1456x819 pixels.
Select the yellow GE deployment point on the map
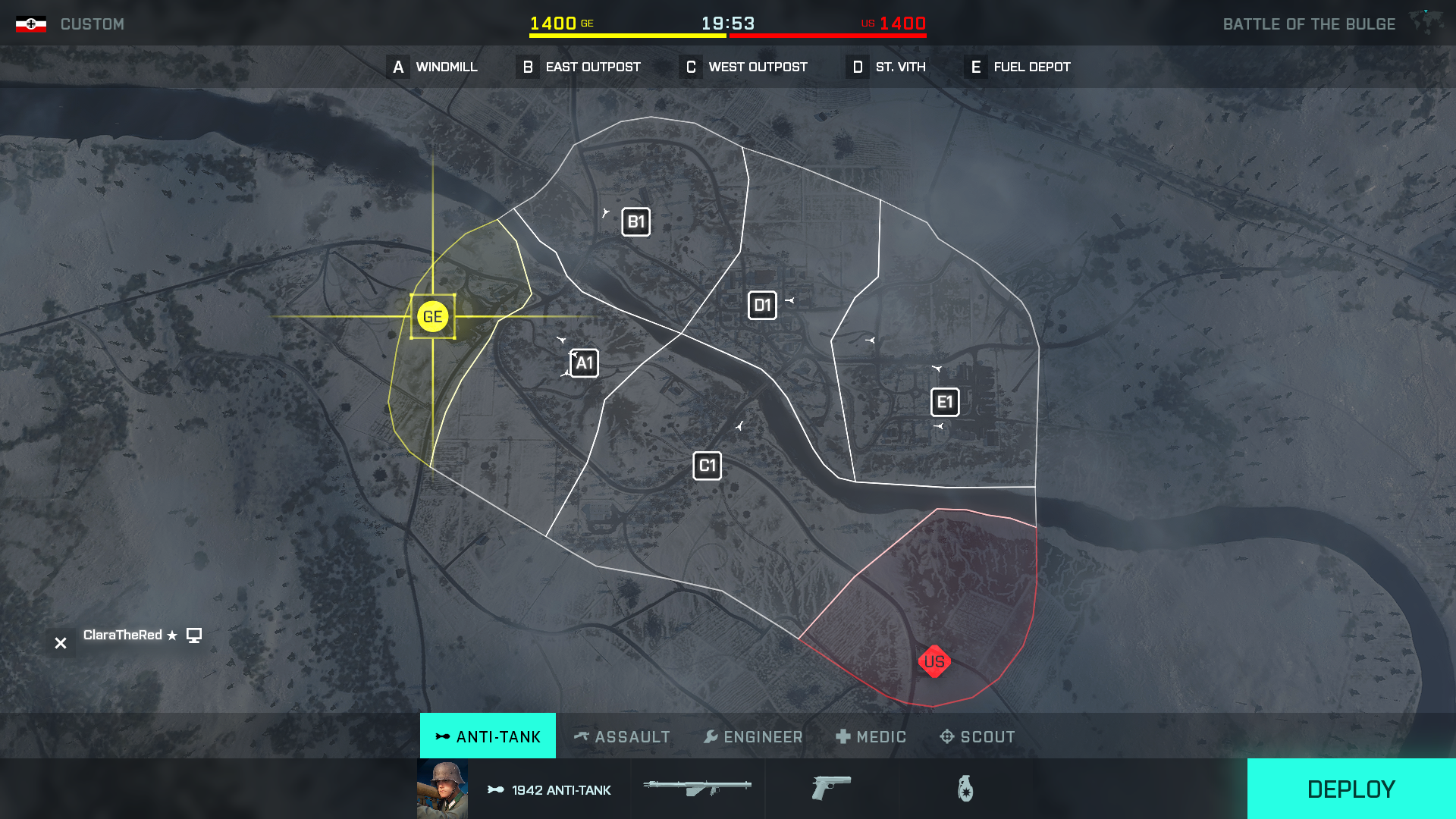tap(431, 316)
